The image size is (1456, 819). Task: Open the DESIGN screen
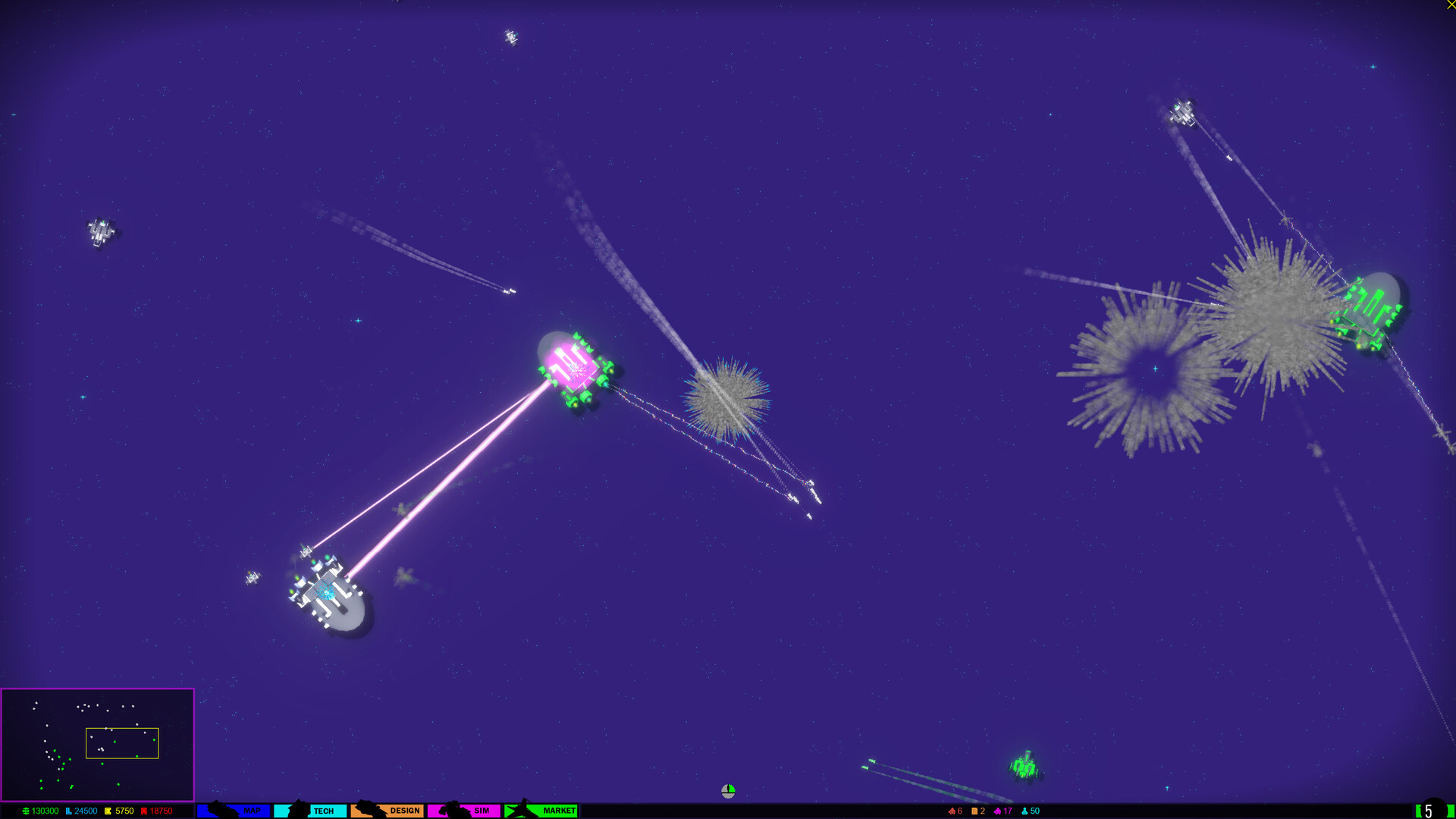click(404, 811)
